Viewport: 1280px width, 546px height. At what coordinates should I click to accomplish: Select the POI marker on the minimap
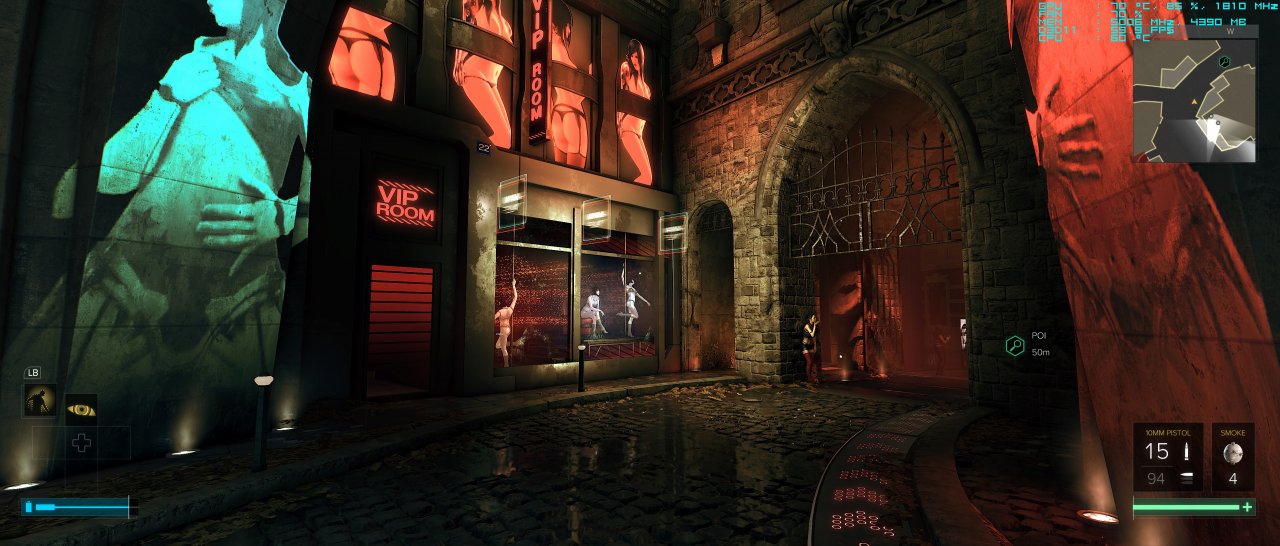tap(1224, 61)
